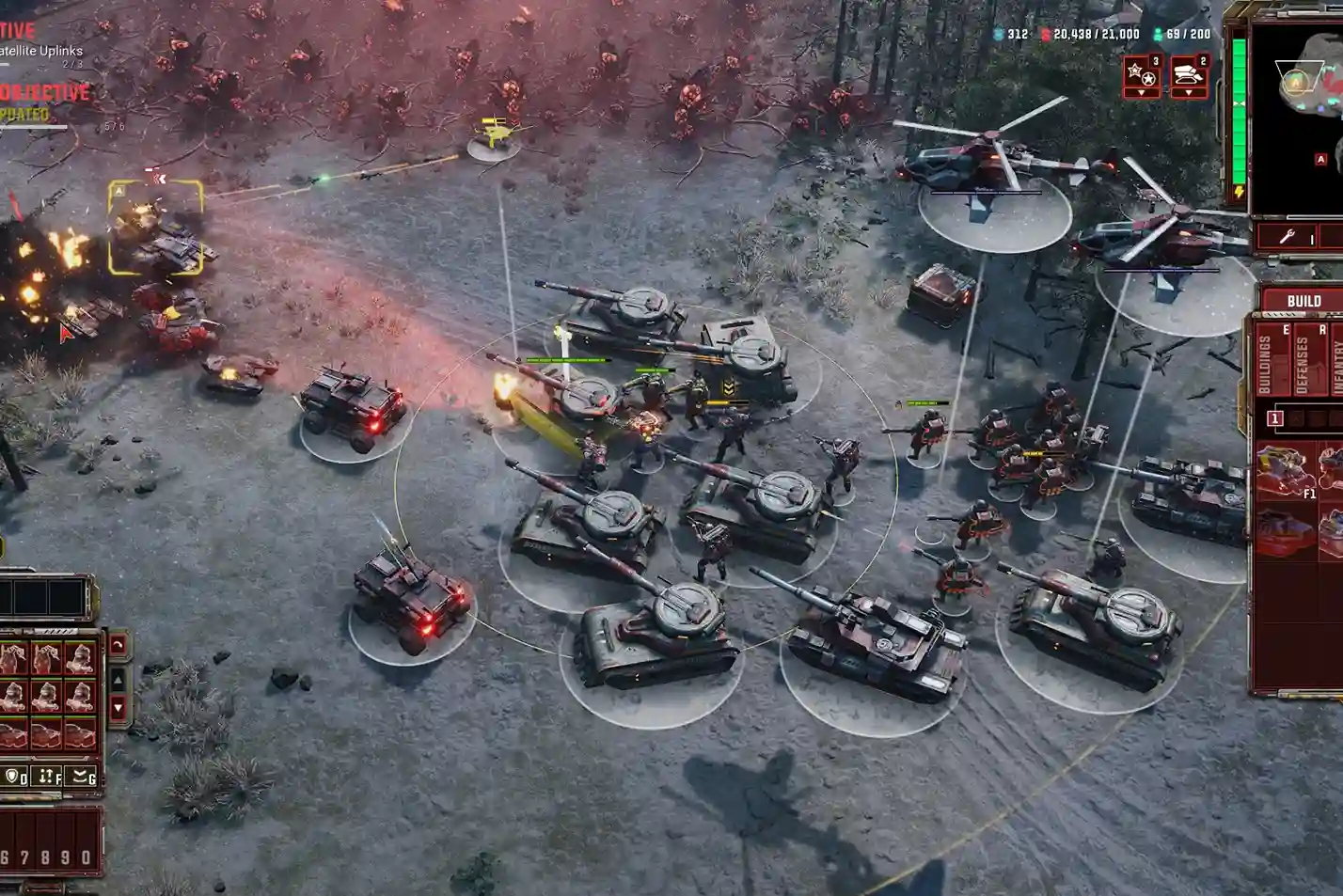Select control group 0
The width and height of the screenshot is (1343, 896).
[87, 857]
